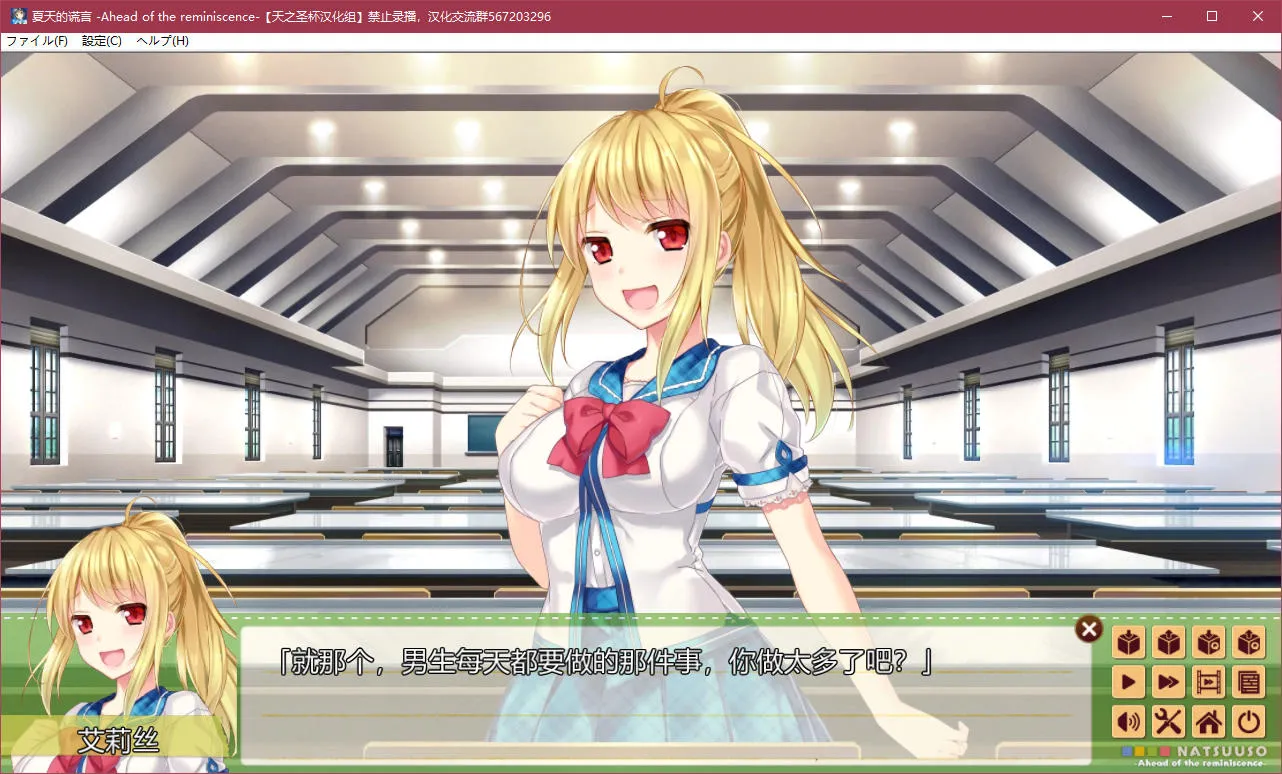1282x774 pixels.
Task: Enable auto-play mode with the play icon
Action: point(1128,682)
